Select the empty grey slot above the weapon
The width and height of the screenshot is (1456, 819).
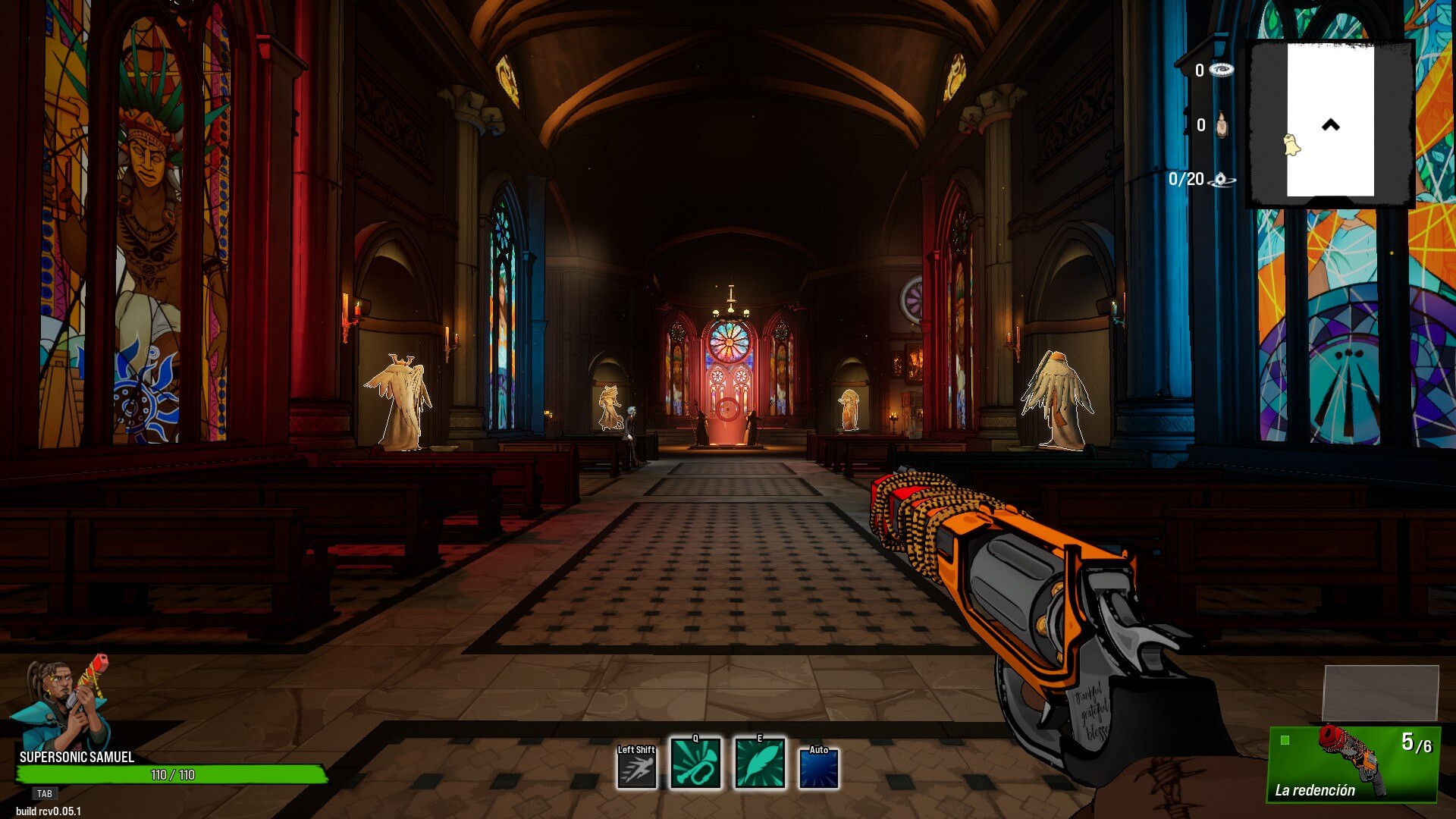click(x=1380, y=692)
